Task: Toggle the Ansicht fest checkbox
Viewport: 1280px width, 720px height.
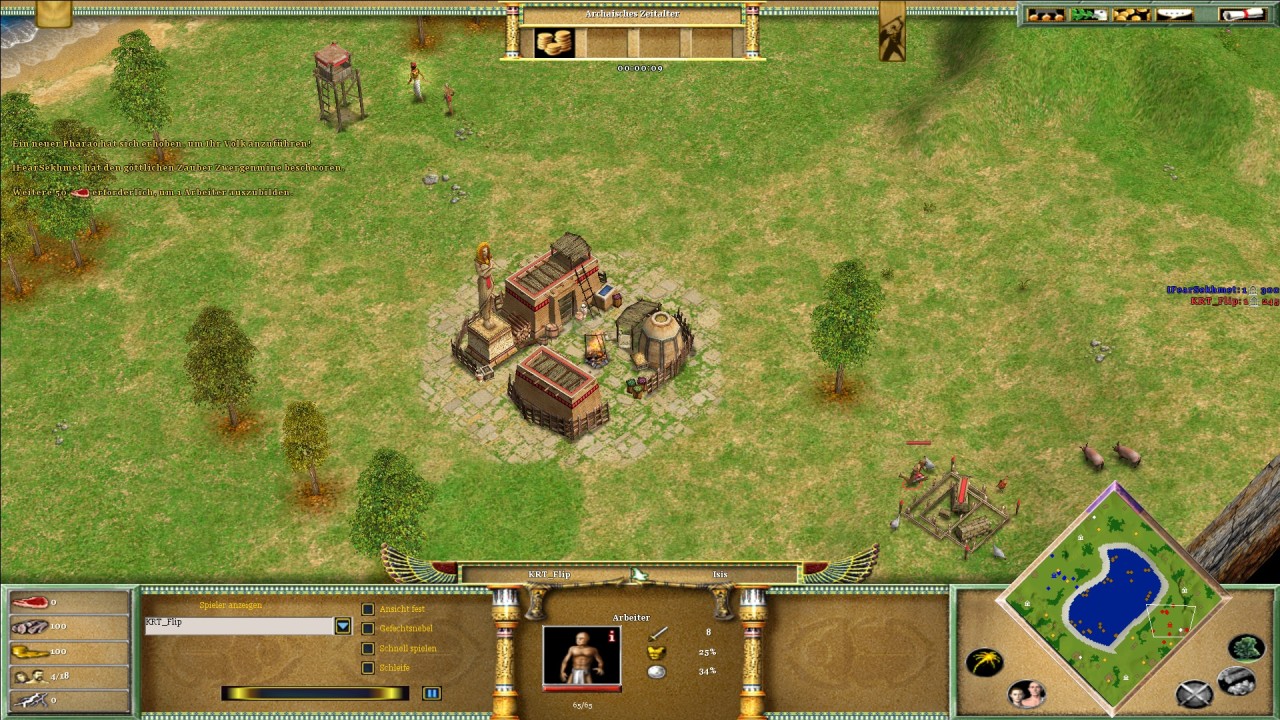Action: coord(368,609)
